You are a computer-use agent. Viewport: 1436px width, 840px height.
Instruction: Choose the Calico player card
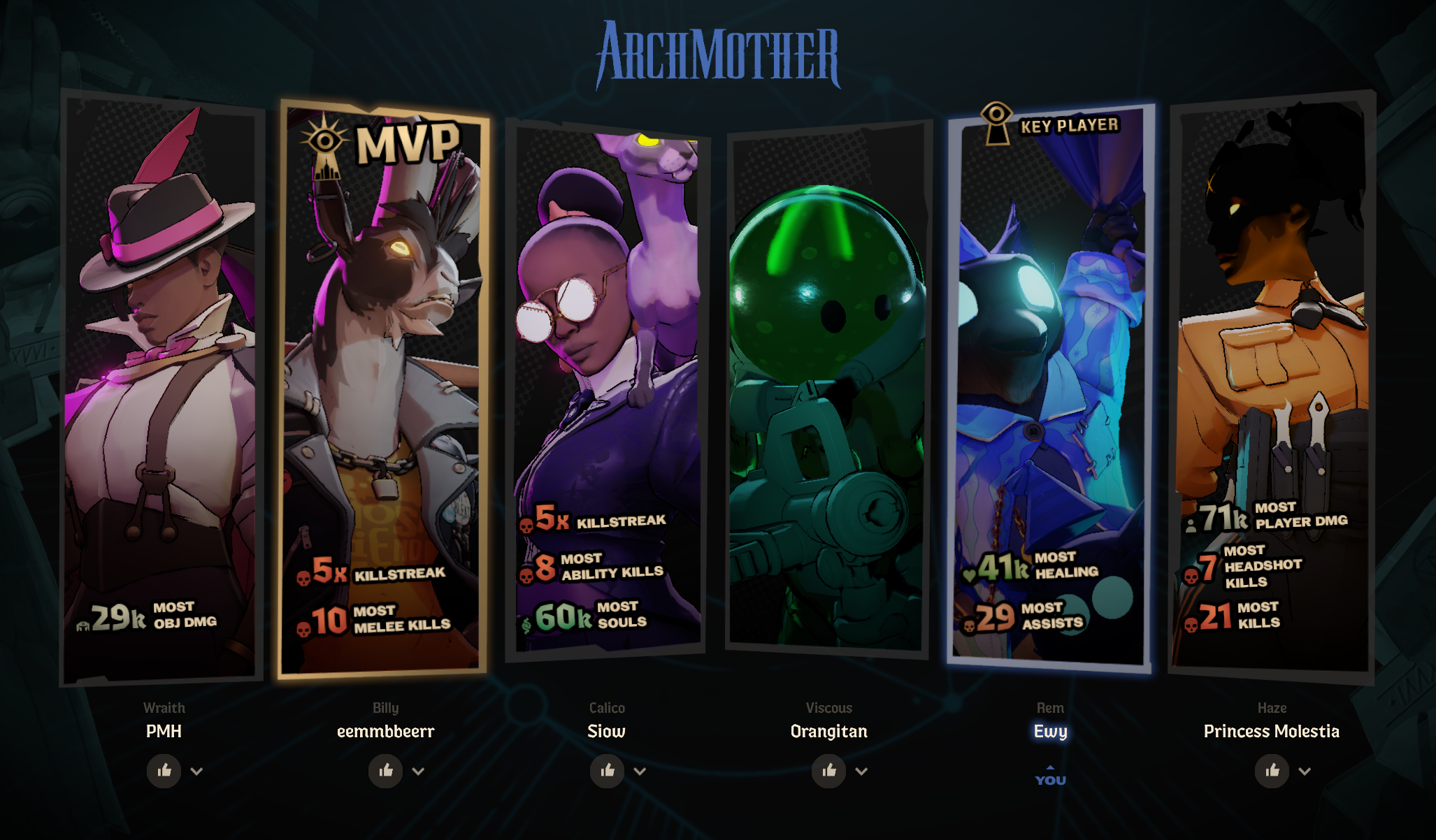point(606,388)
